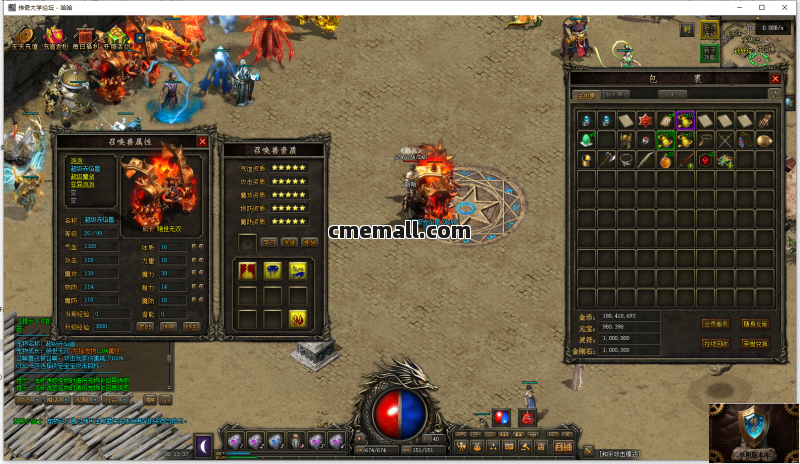The height and width of the screenshot is (464, 800).
Task: Click the 转生 rebirth button for the beast
Action: tap(192, 326)
